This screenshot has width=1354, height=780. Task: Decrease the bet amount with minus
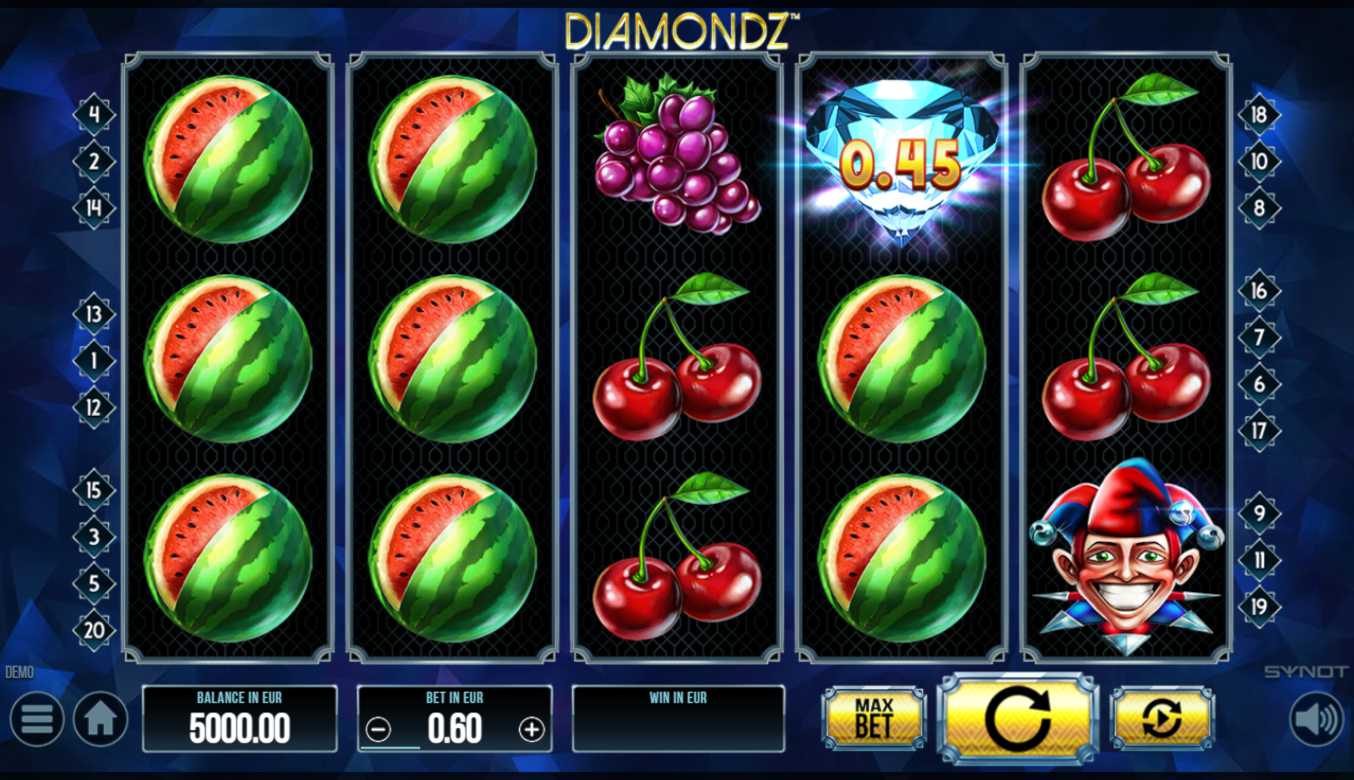(379, 730)
